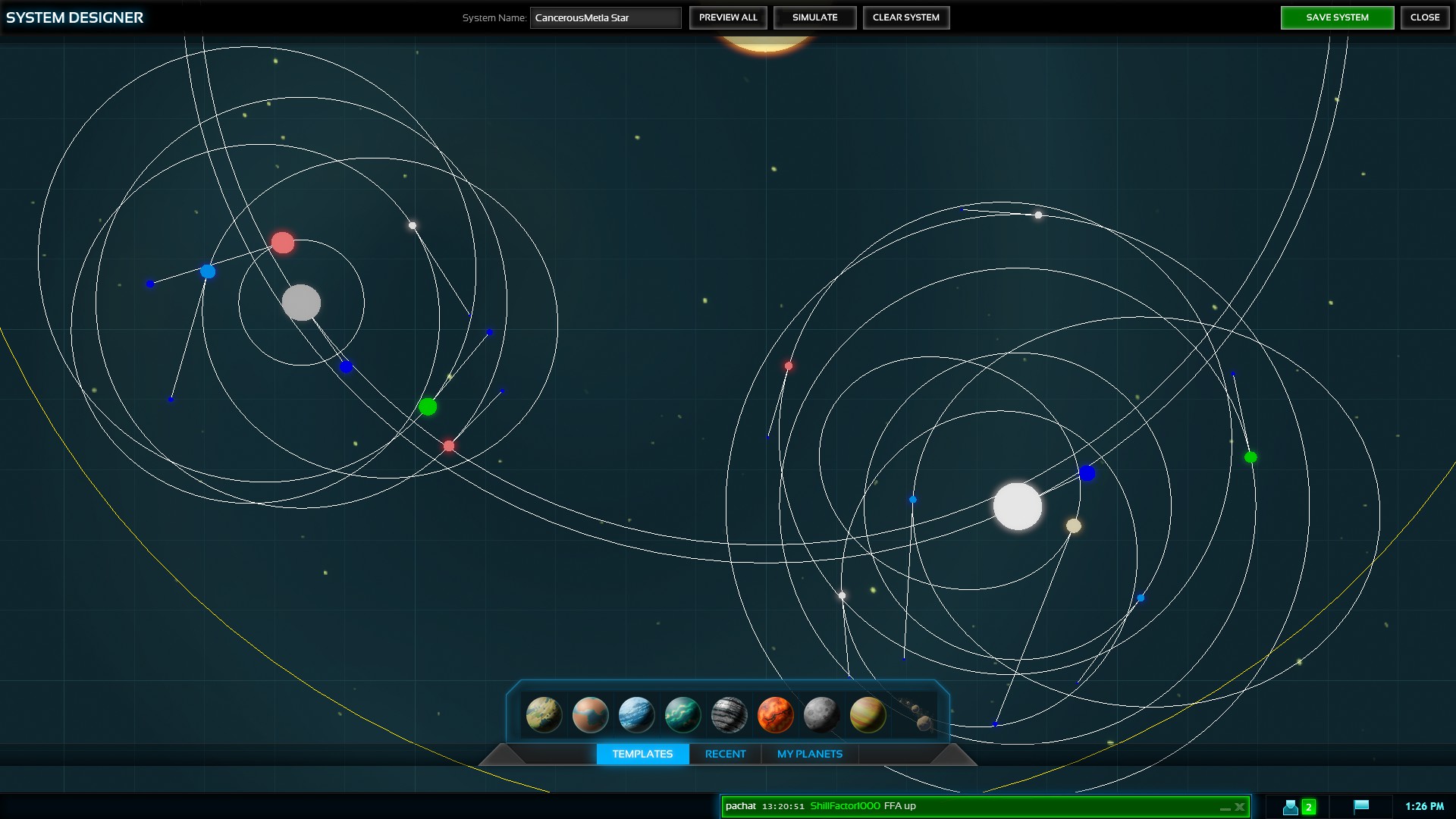Click the System Name text field
The width and height of the screenshot is (1456, 819).
pyautogui.click(x=605, y=17)
